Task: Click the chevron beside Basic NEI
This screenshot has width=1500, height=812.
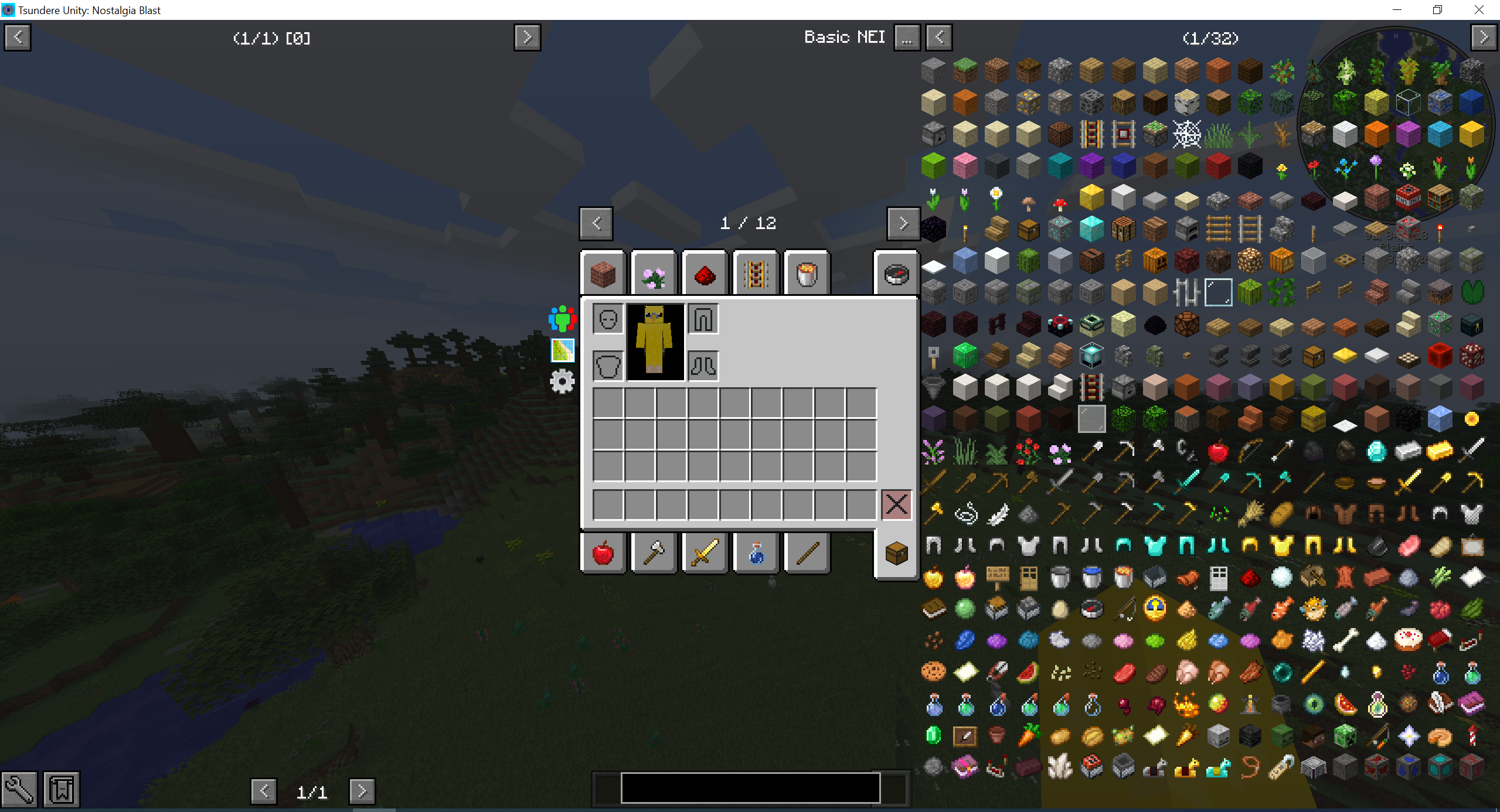Action: 938,37
